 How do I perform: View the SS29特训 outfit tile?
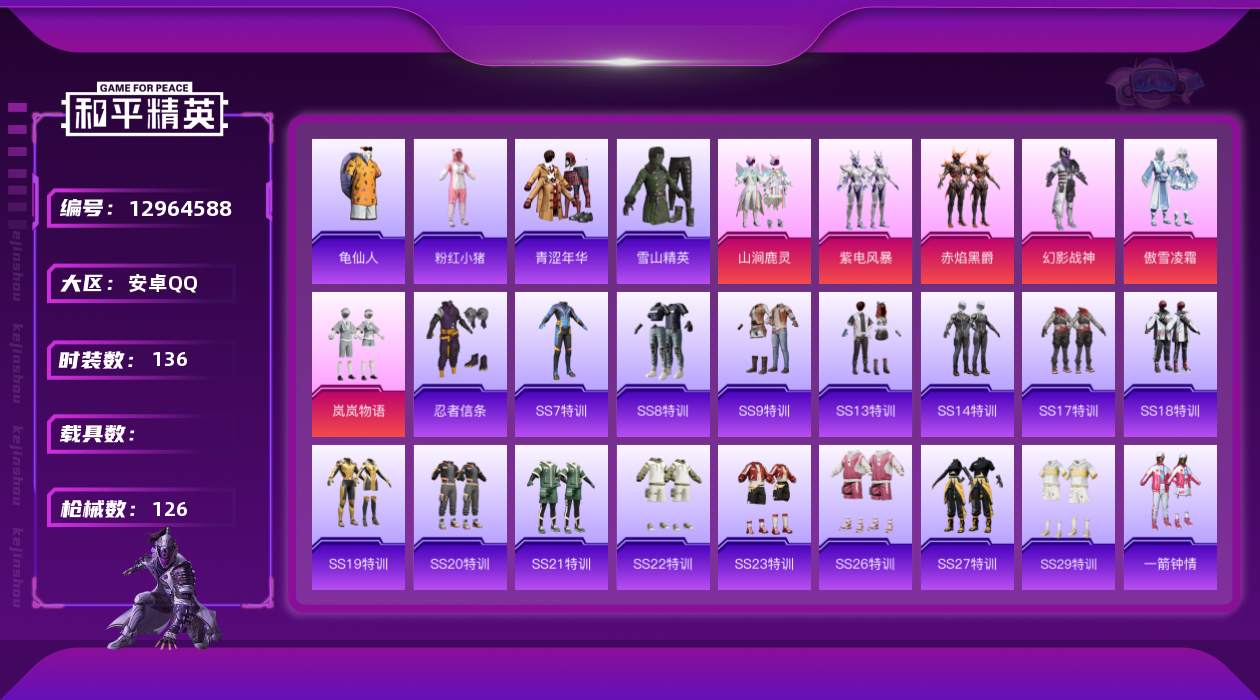(1068, 517)
